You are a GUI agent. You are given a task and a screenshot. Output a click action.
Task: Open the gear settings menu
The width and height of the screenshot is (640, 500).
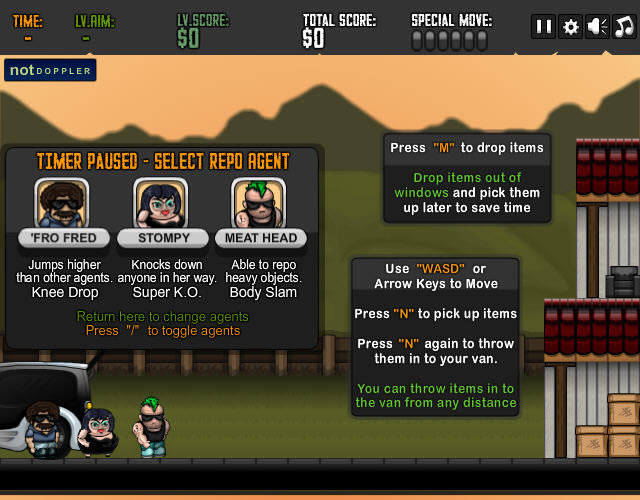click(x=571, y=27)
